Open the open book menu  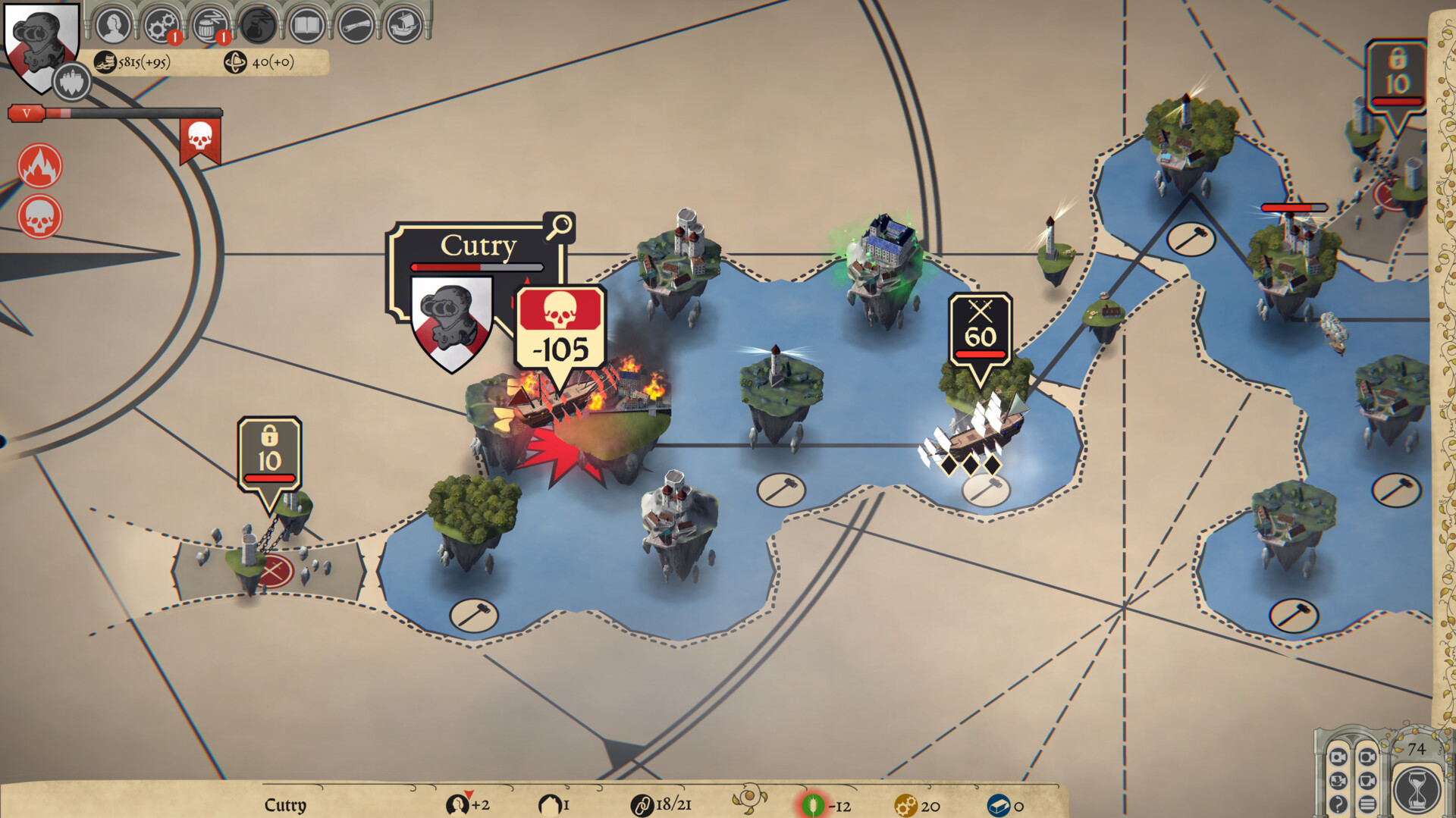coord(306,25)
